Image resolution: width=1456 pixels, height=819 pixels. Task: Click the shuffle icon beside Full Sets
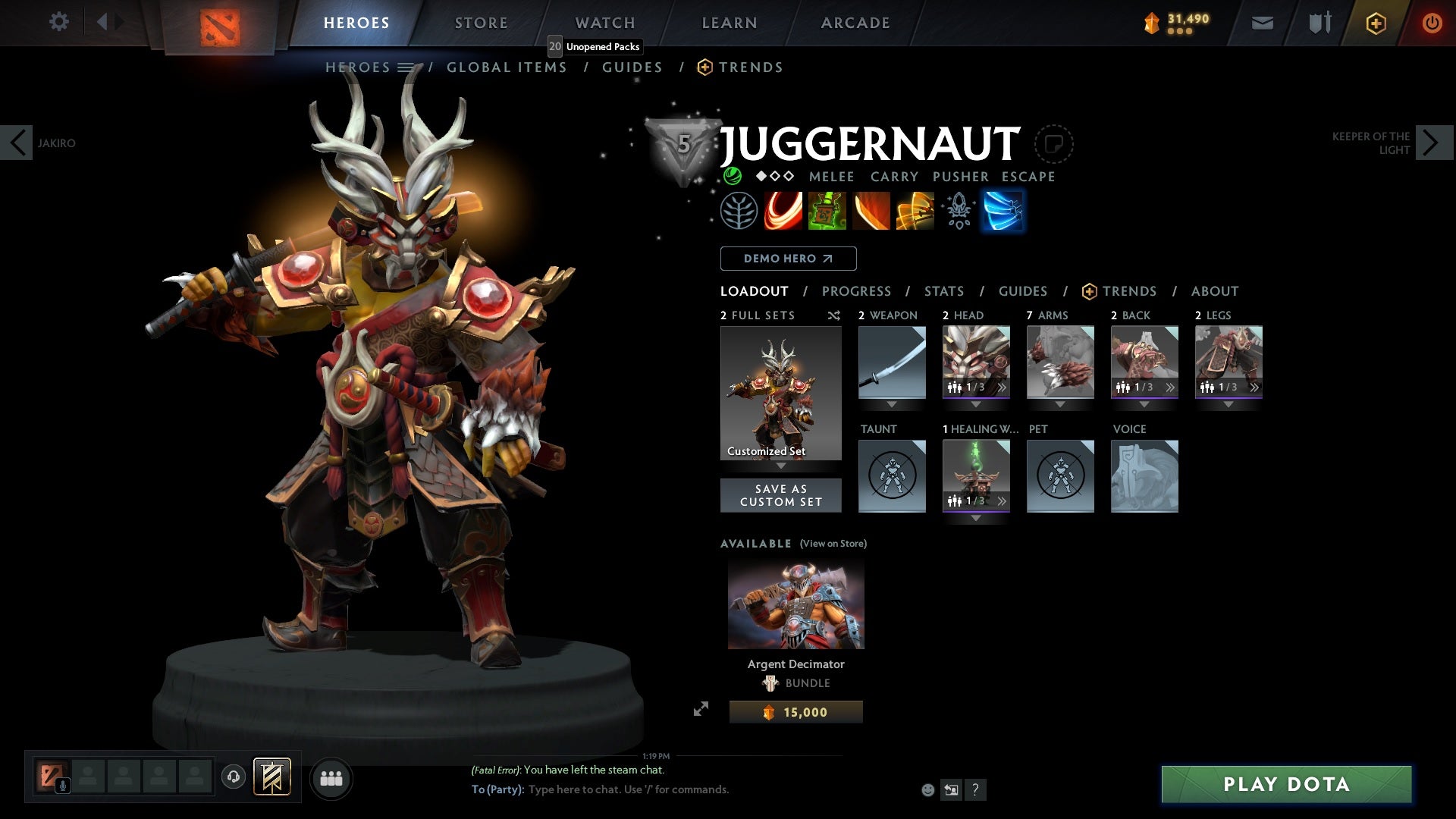point(834,315)
